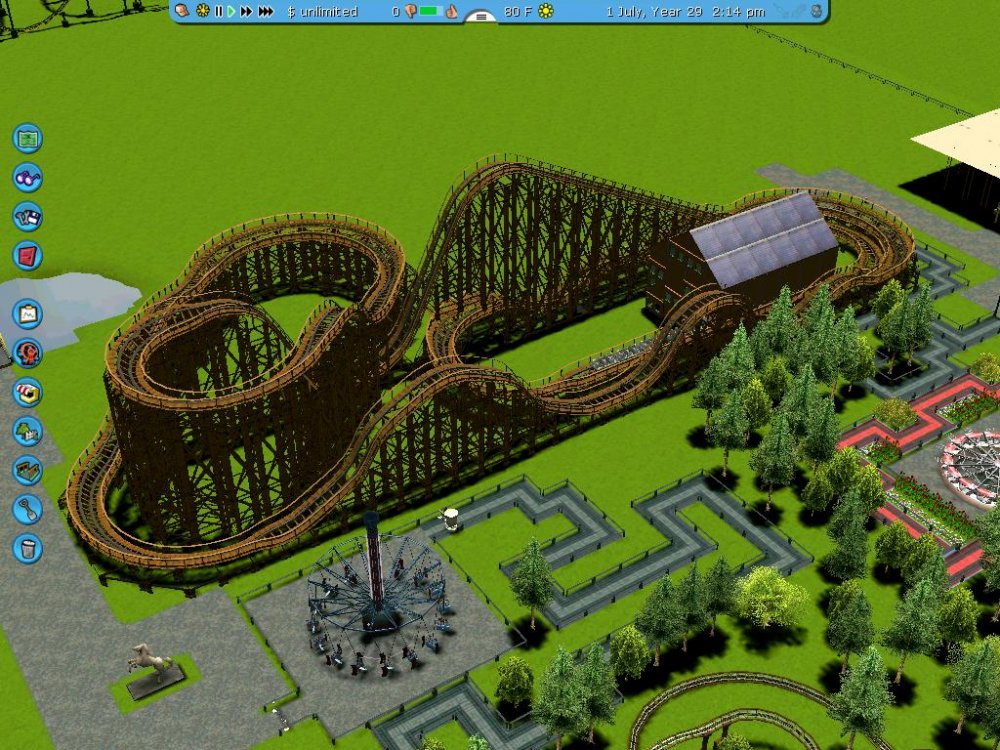Click the weather sun icon beside temperature
The image size is (1000, 750).
[546, 11]
